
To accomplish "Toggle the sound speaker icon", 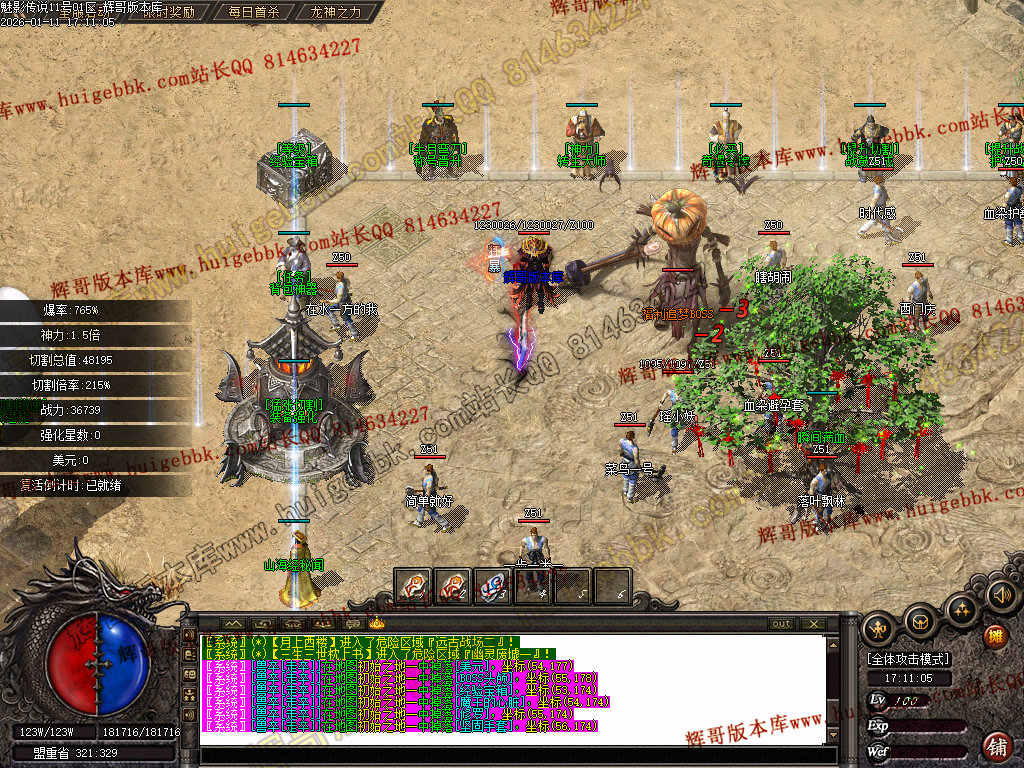I will tap(1001, 597).
